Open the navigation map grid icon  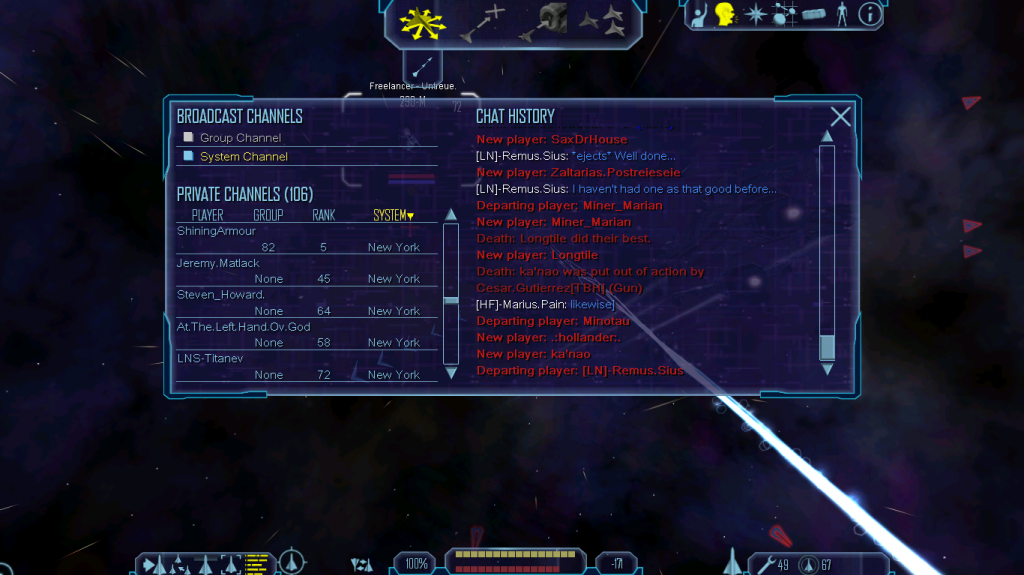click(785, 14)
